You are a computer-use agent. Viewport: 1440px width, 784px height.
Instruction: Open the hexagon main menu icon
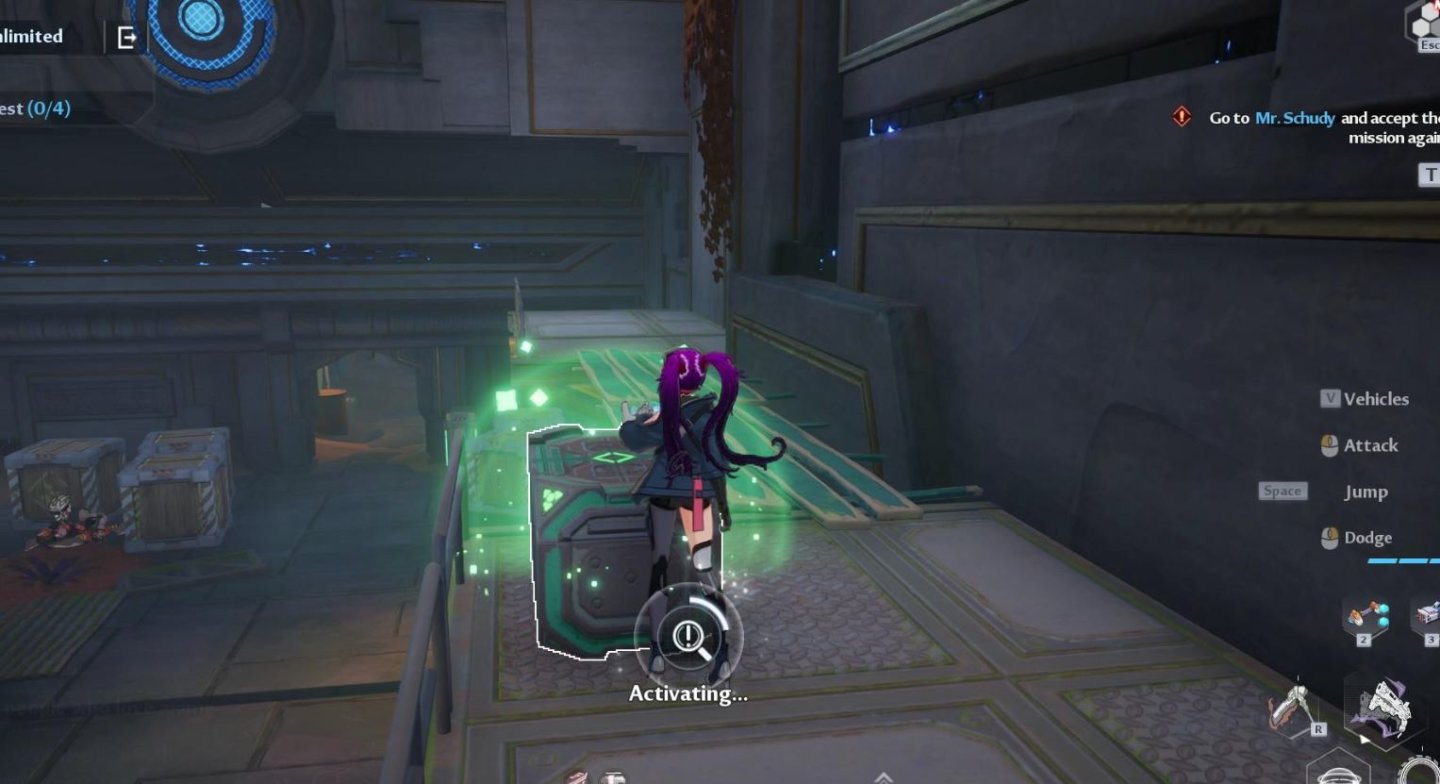(1424, 21)
